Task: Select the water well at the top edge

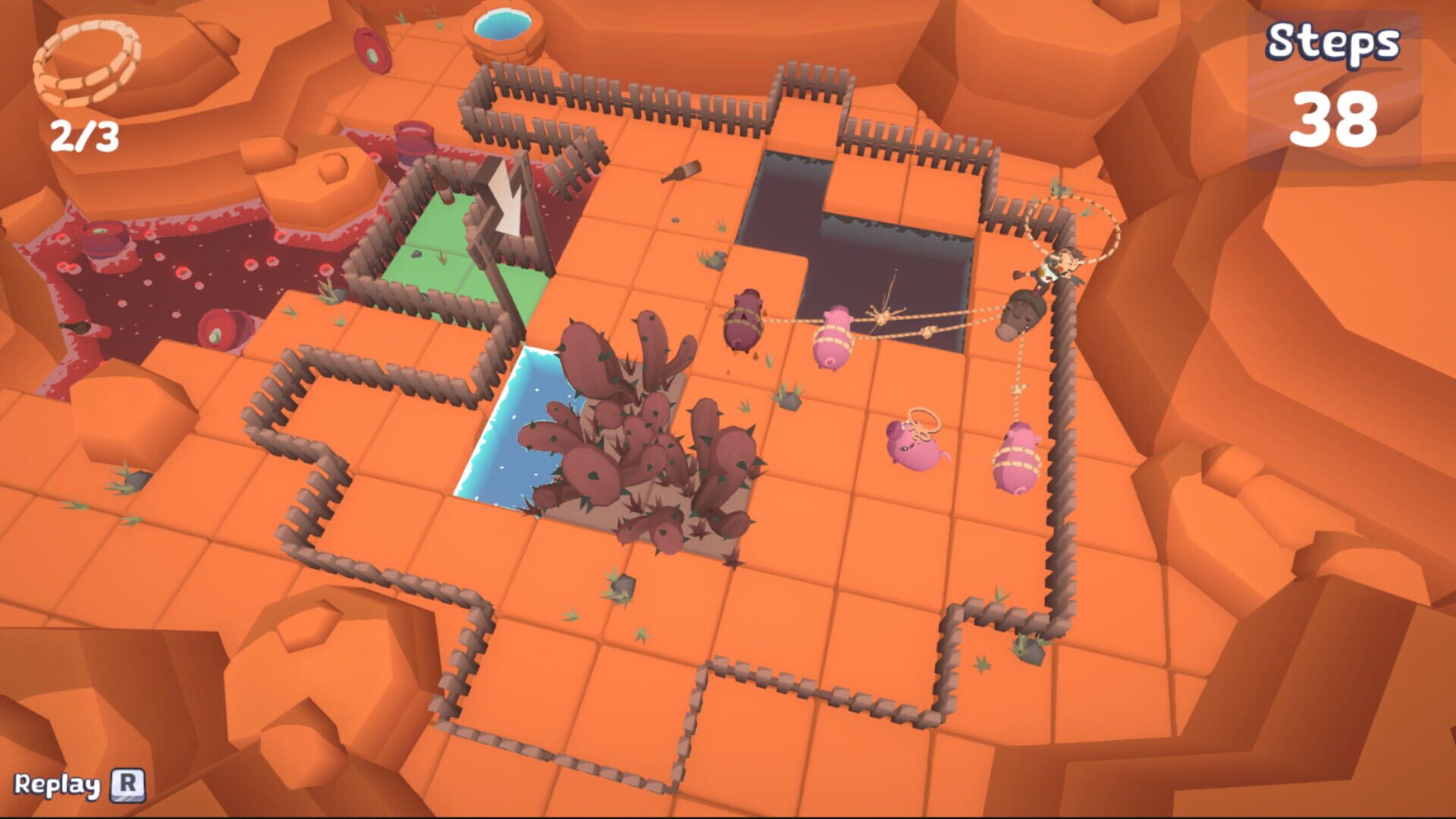Action: [500, 30]
